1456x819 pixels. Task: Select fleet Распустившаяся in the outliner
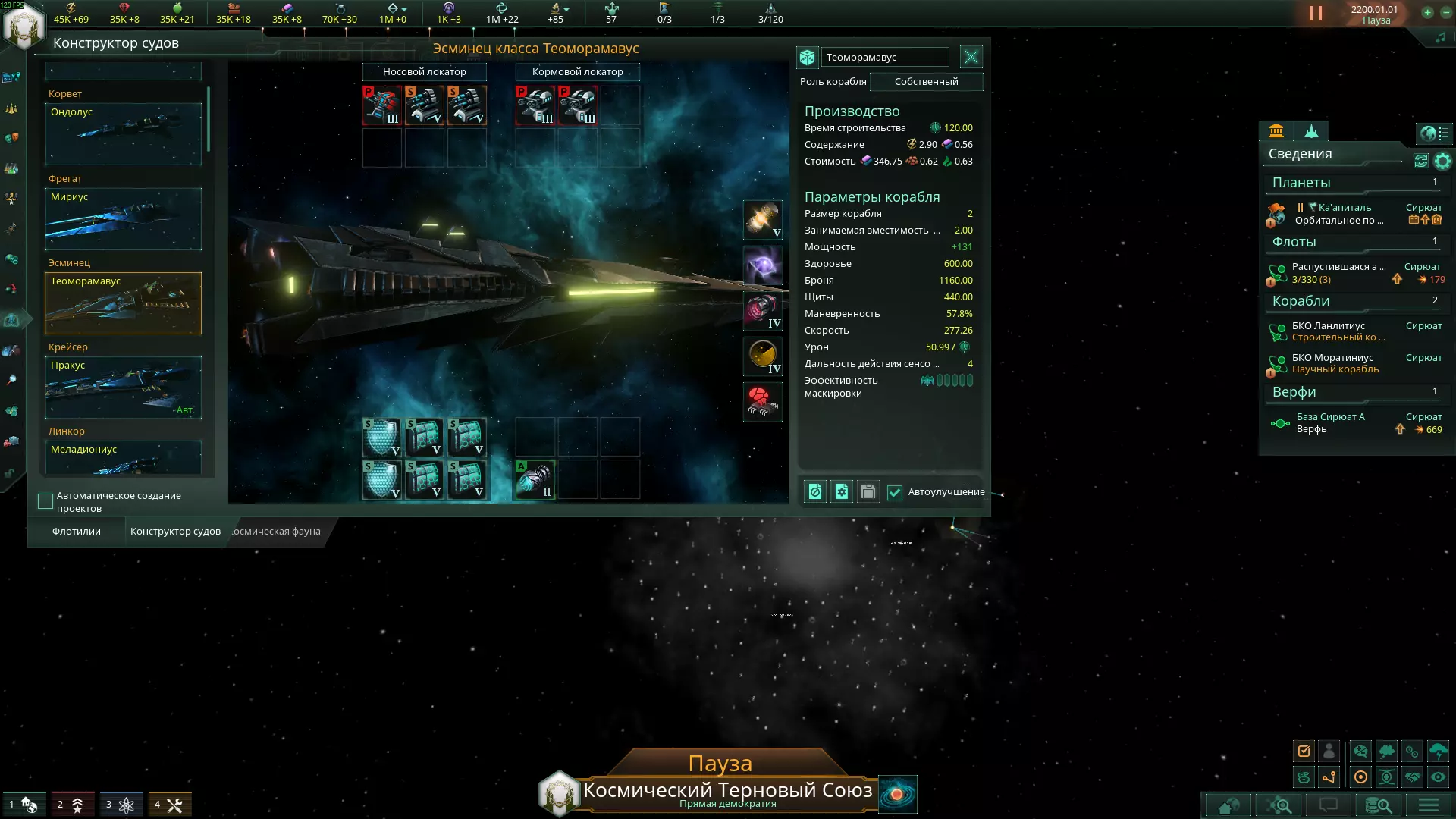pyautogui.click(x=1338, y=273)
